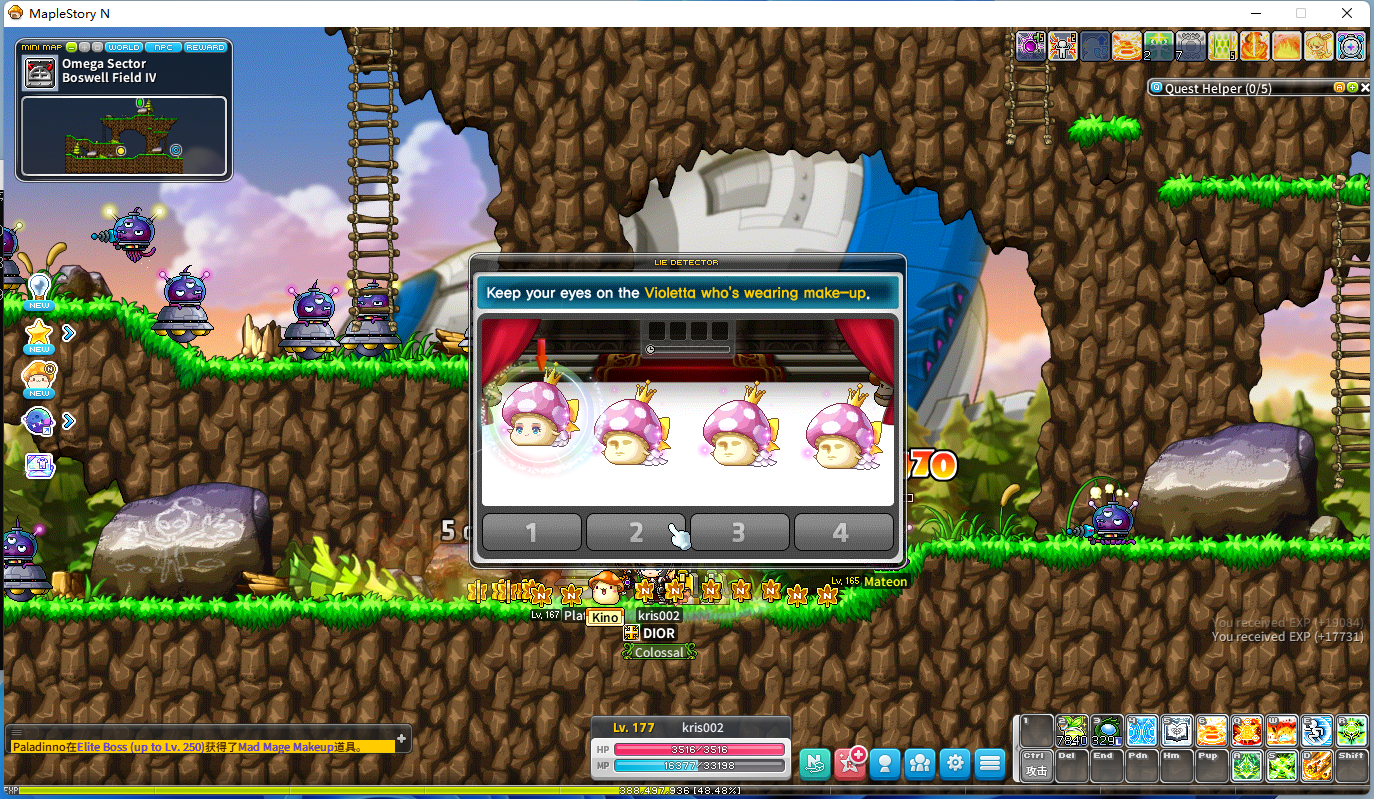
Task: Click the fiery meteor skill on the D key
Action: coord(1316,766)
